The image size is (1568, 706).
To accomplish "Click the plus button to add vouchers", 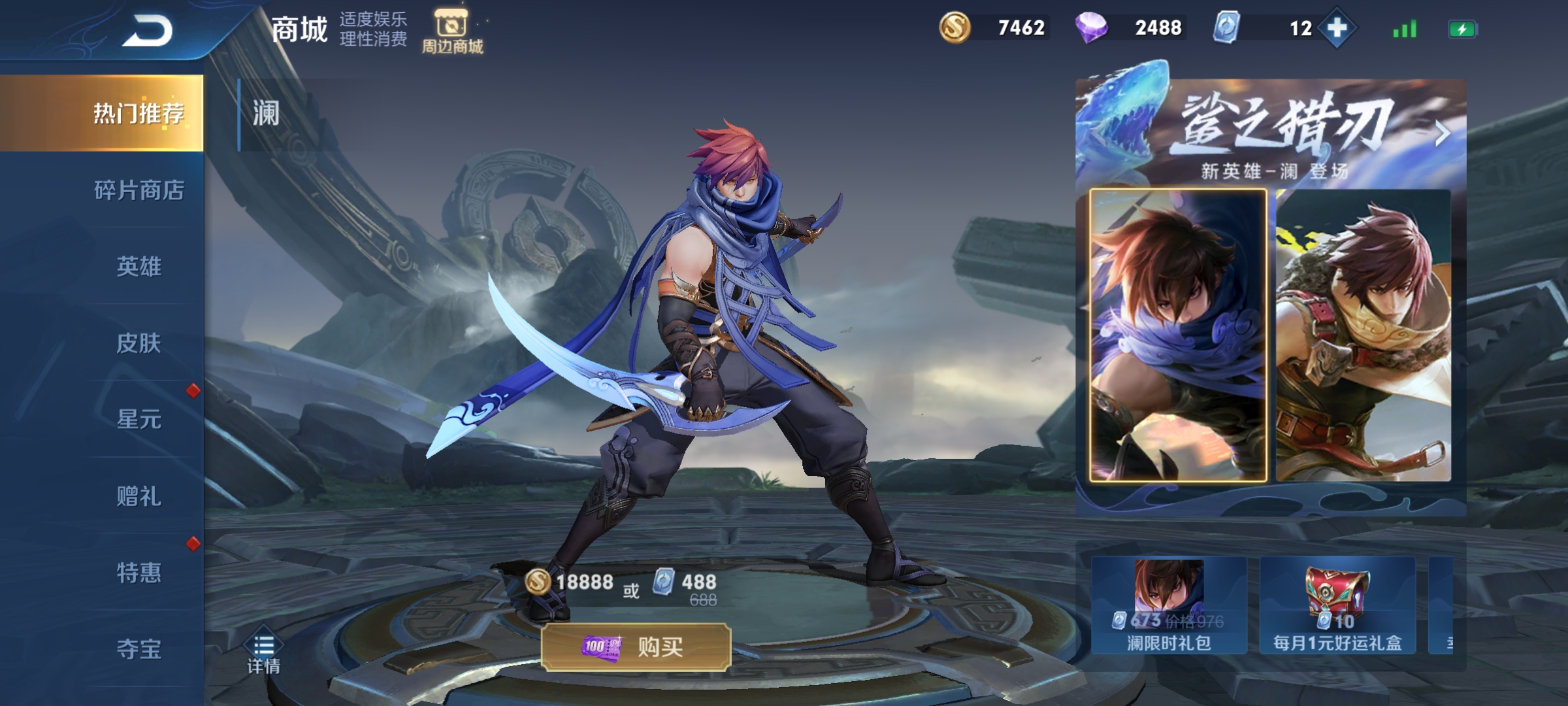I will click(1337, 28).
